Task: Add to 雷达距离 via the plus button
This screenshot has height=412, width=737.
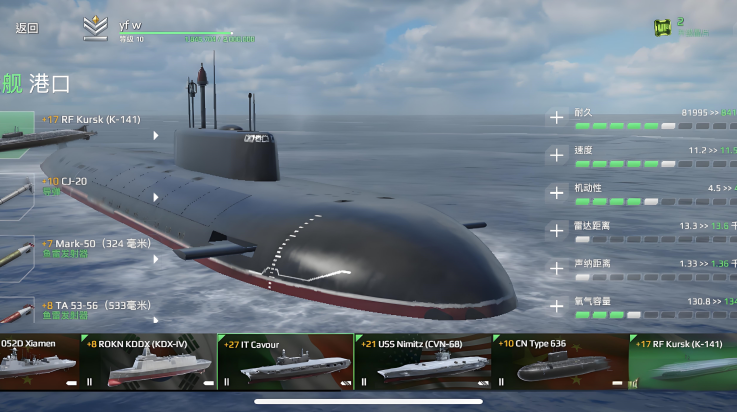Action: click(557, 230)
